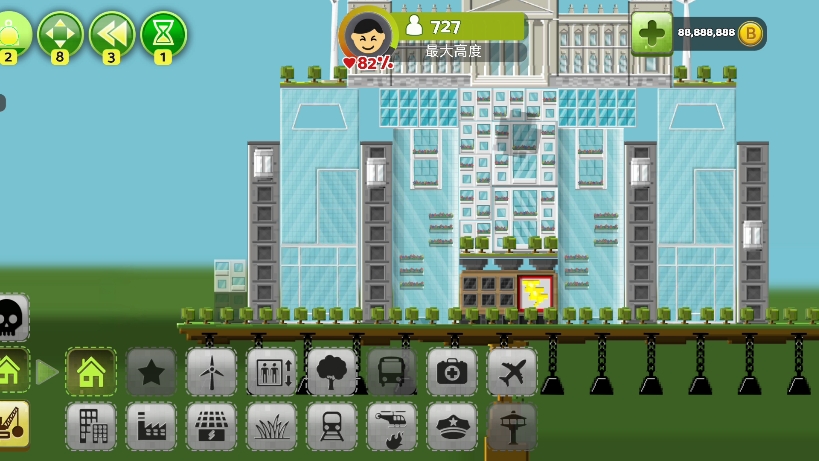Open the police cap security category
819x461 pixels.
coord(451,426)
